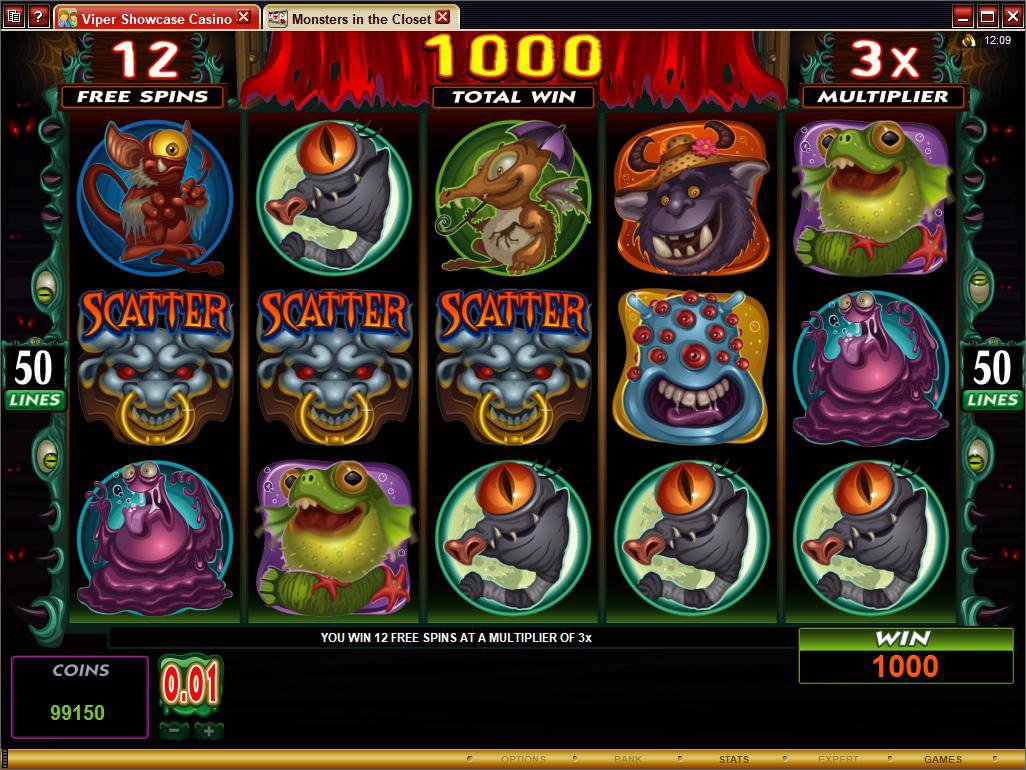The width and height of the screenshot is (1026, 770).
Task: Open the Stats panel
Action: (x=733, y=760)
